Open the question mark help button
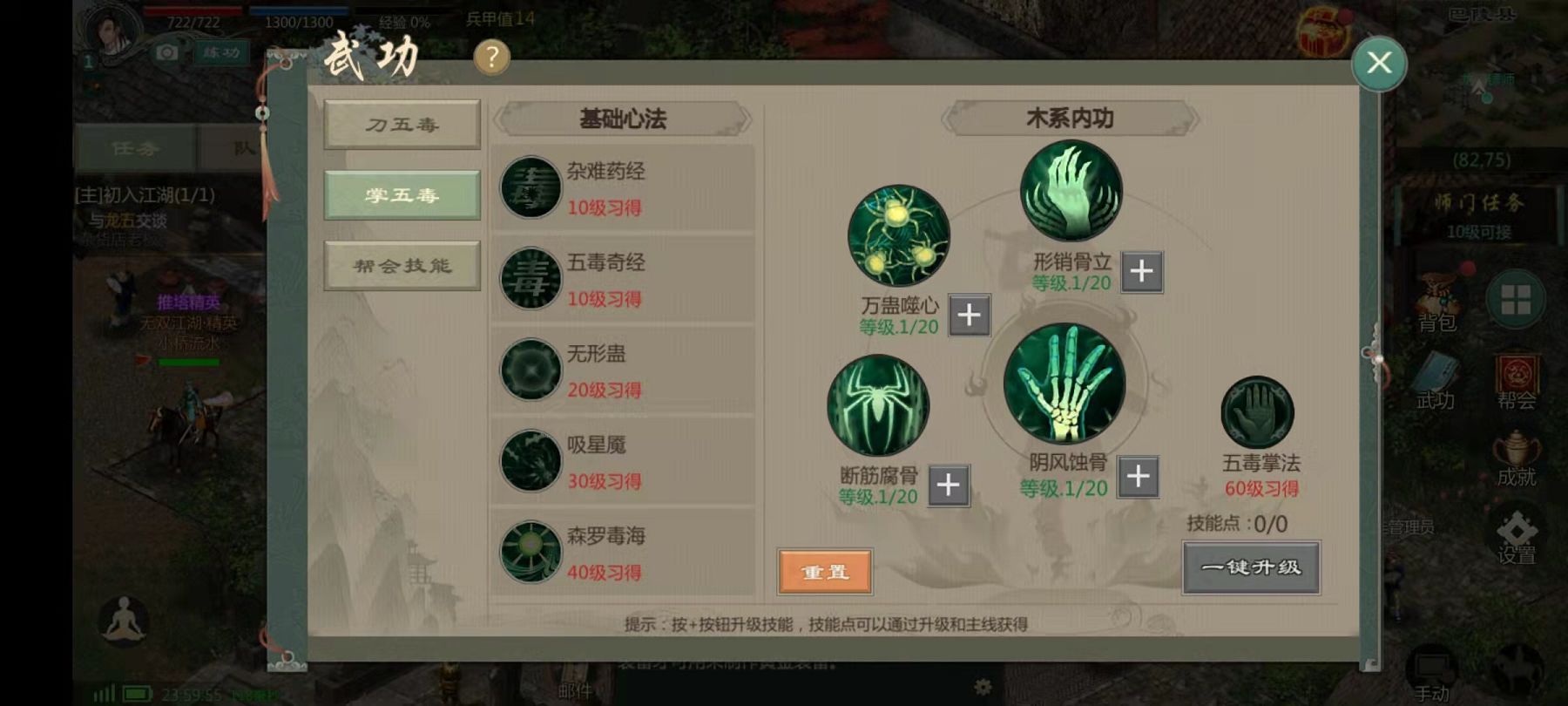Screen dimensions: 1568x706 (491, 58)
